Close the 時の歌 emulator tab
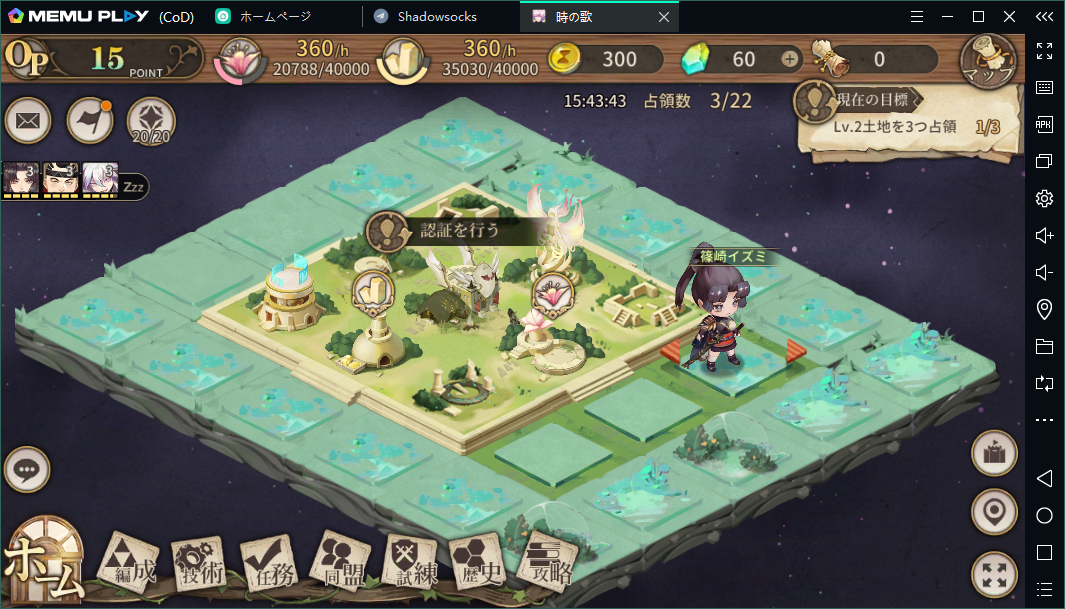Viewport: 1065px width, 609px height. tap(663, 17)
